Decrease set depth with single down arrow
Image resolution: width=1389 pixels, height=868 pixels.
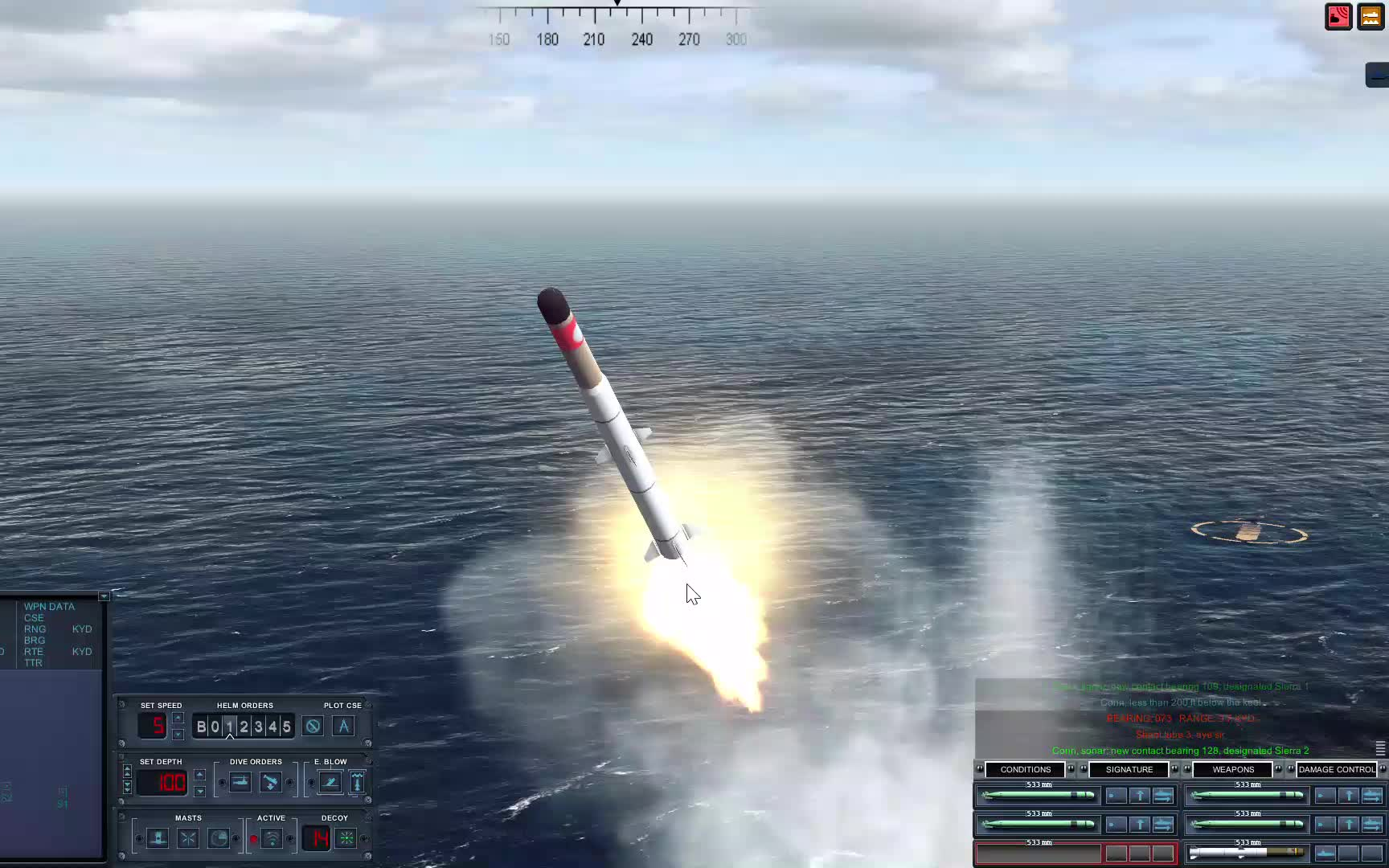point(199,792)
